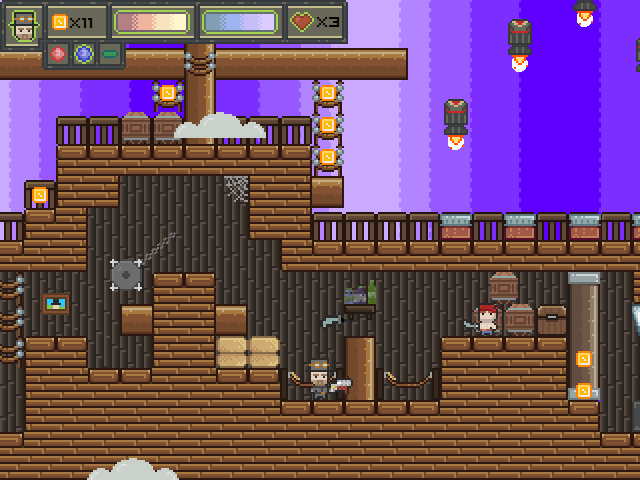The width and height of the screenshot is (640, 480).
Task: Select the green bar item slot
Action: pyautogui.click(x=109, y=54)
